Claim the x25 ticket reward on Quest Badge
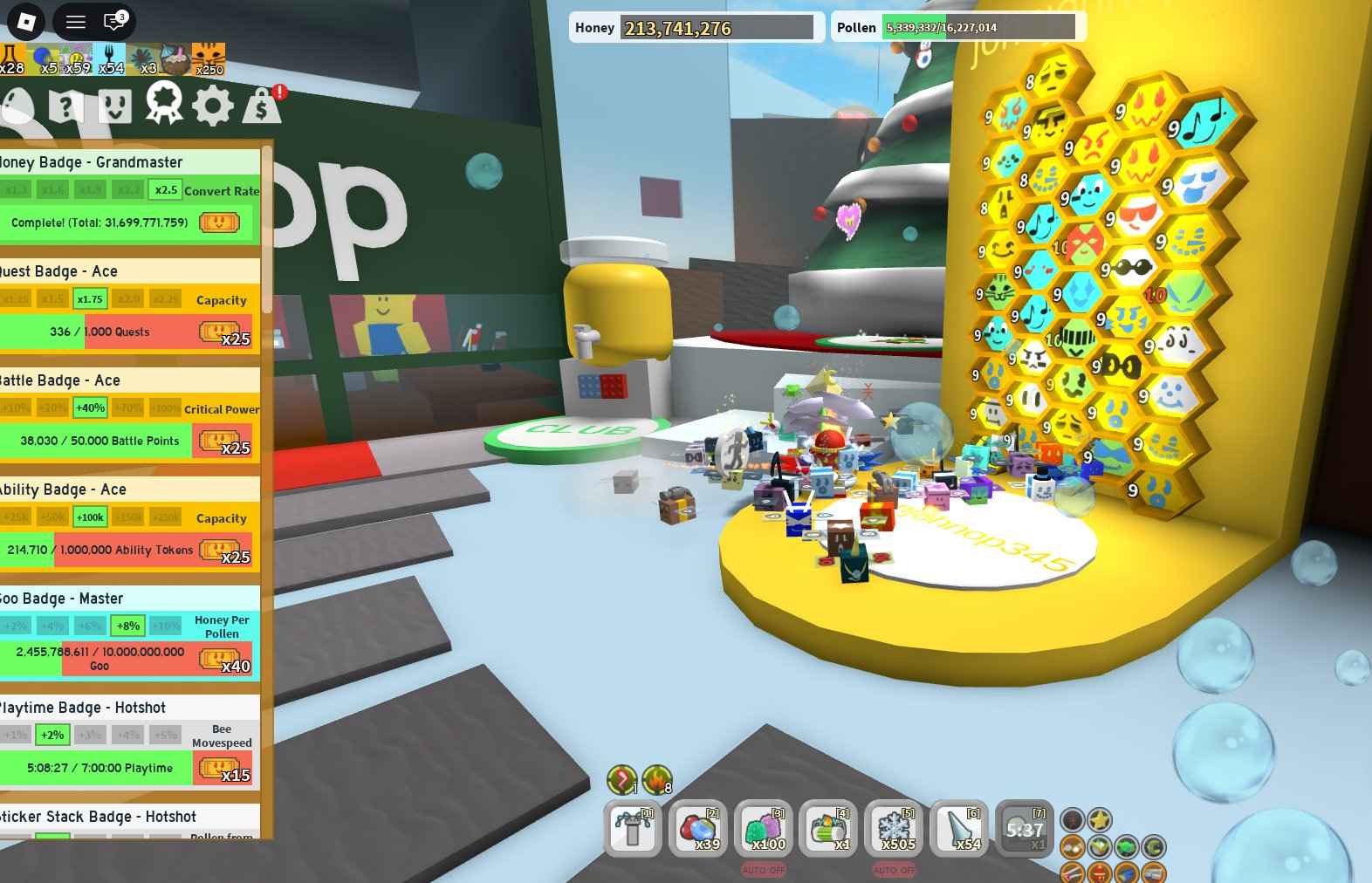1372x883 pixels. click(x=222, y=332)
